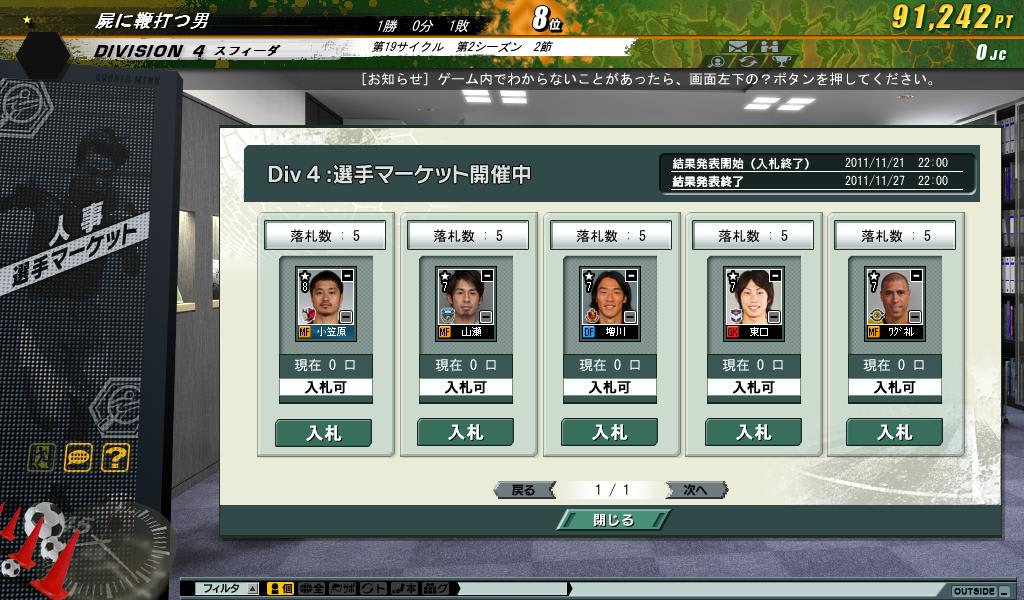Open help with the question mark icon
The image size is (1024, 600).
[116, 458]
